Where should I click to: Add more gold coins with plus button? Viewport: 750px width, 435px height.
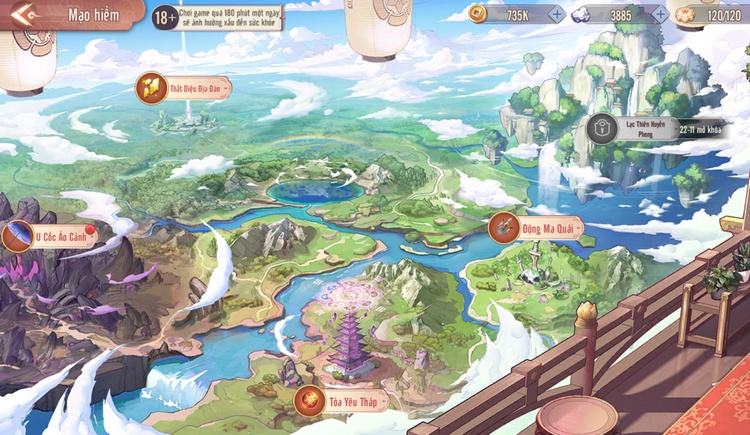pyautogui.click(x=555, y=14)
